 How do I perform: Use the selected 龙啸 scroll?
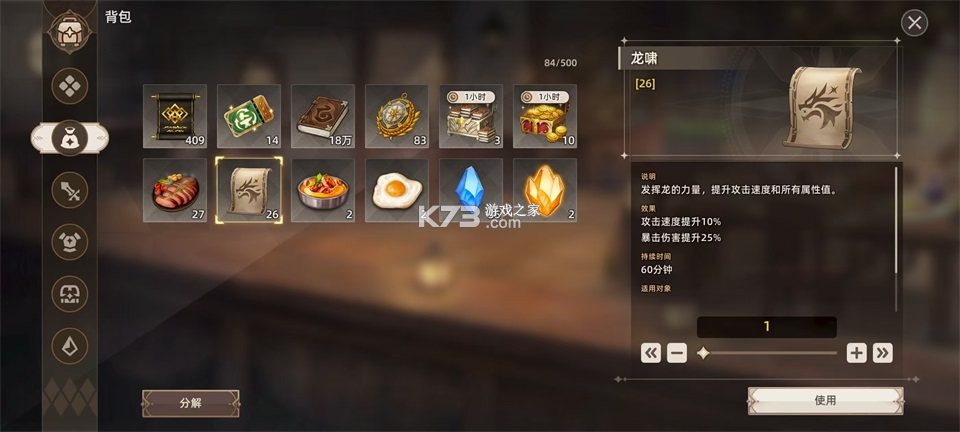click(825, 400)
